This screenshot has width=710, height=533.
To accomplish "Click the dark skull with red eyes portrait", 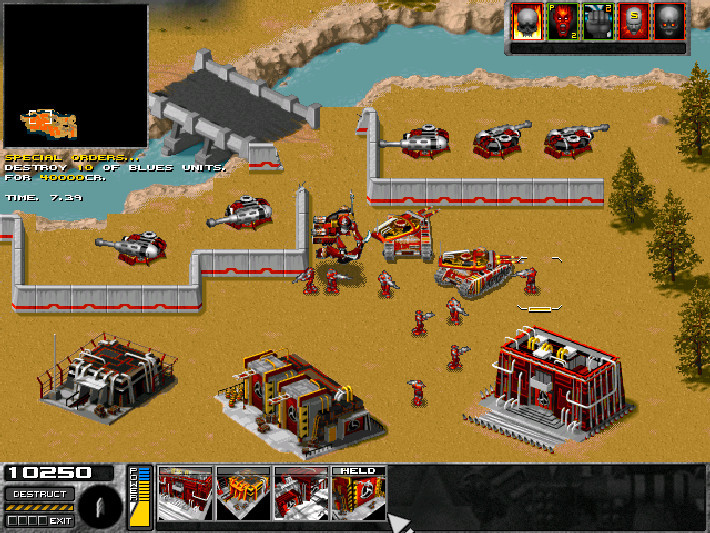I will point(669,21).
